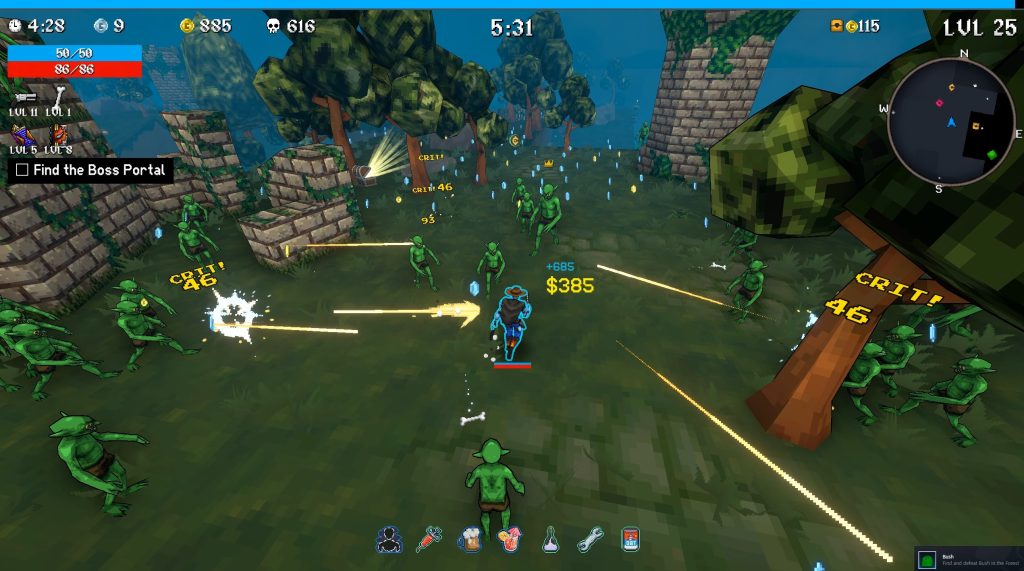Choose the red cocktail item icon

pyautogui.click(x=509, y=540)
